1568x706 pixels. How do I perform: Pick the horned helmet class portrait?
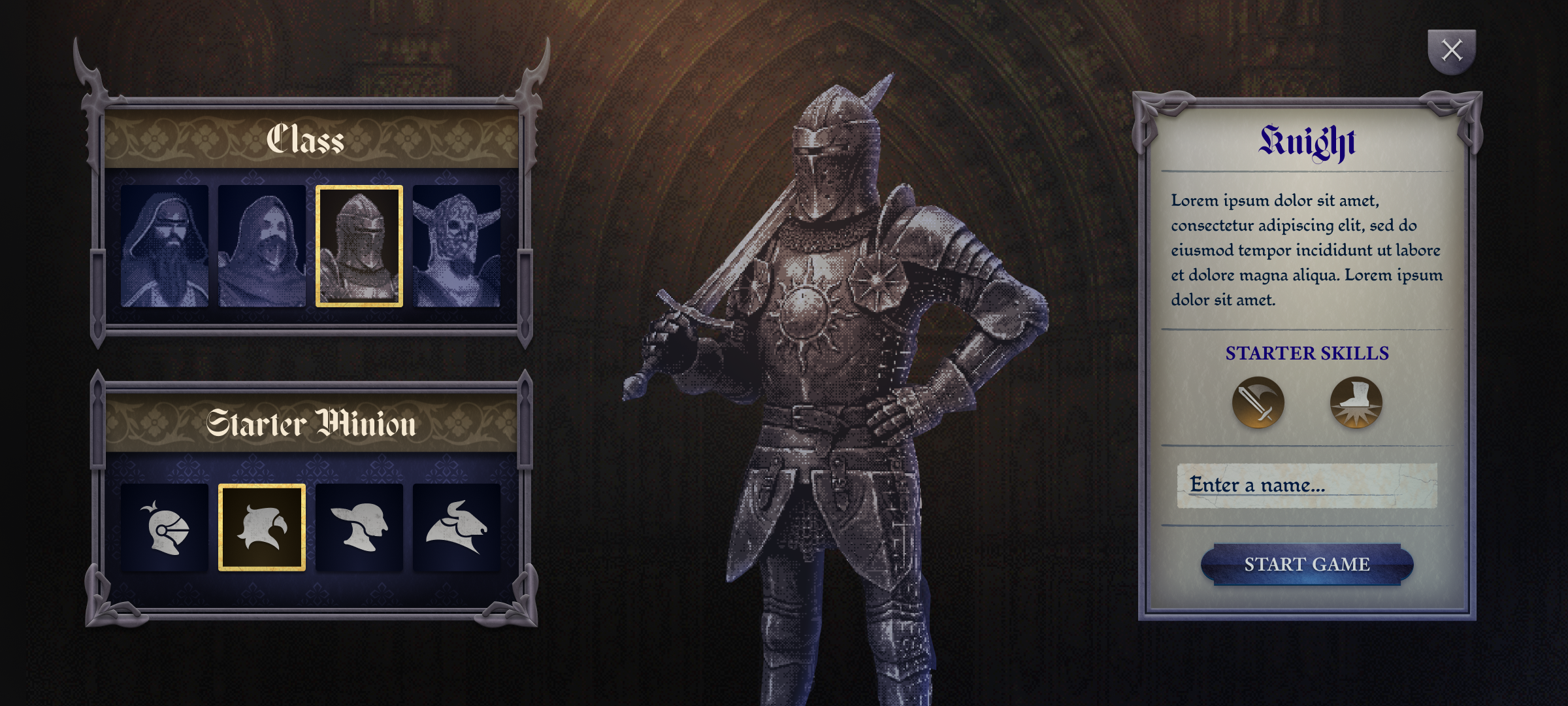(457, 246)
